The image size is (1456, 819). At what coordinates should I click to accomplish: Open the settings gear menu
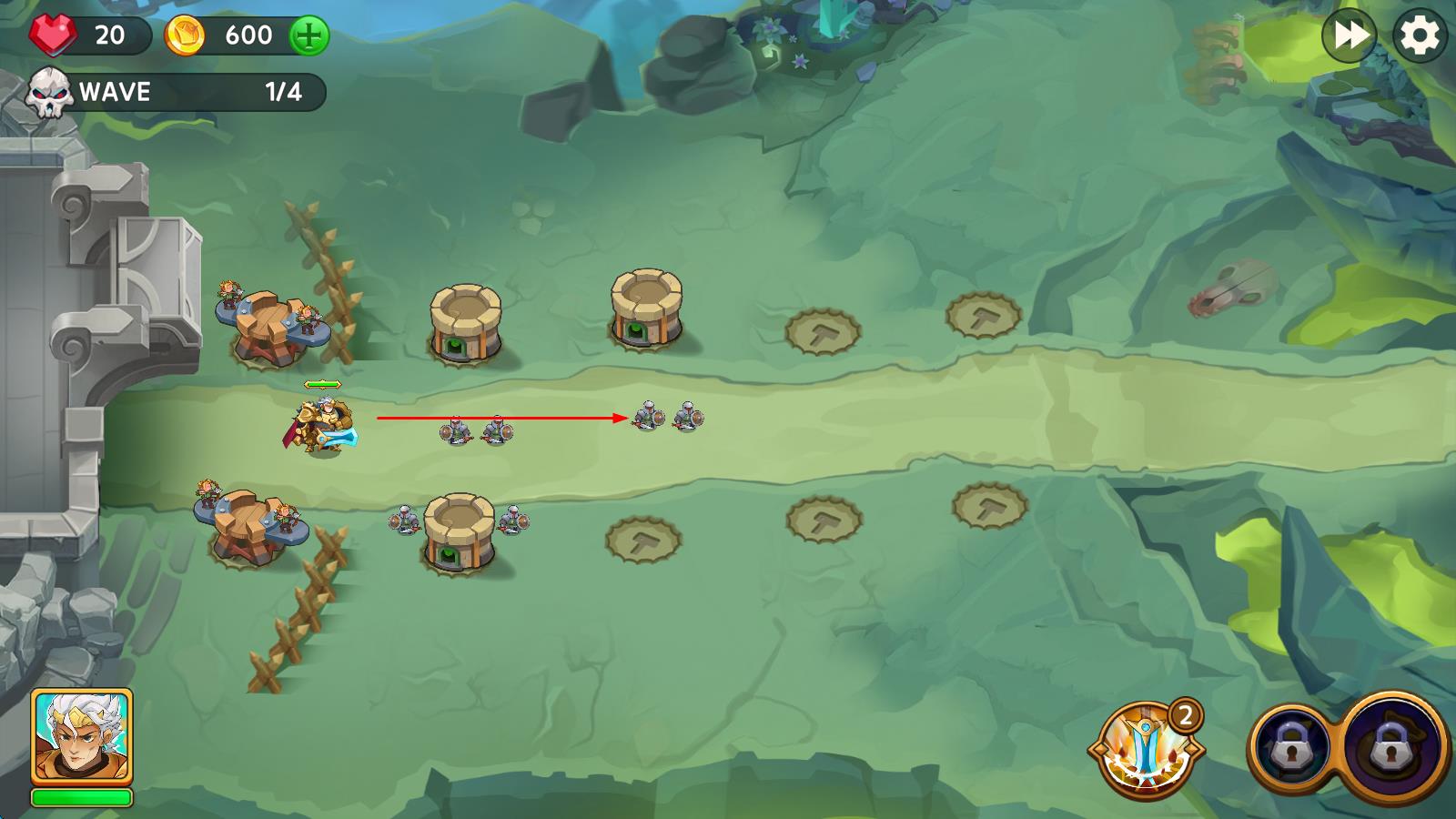point(1420,36)
